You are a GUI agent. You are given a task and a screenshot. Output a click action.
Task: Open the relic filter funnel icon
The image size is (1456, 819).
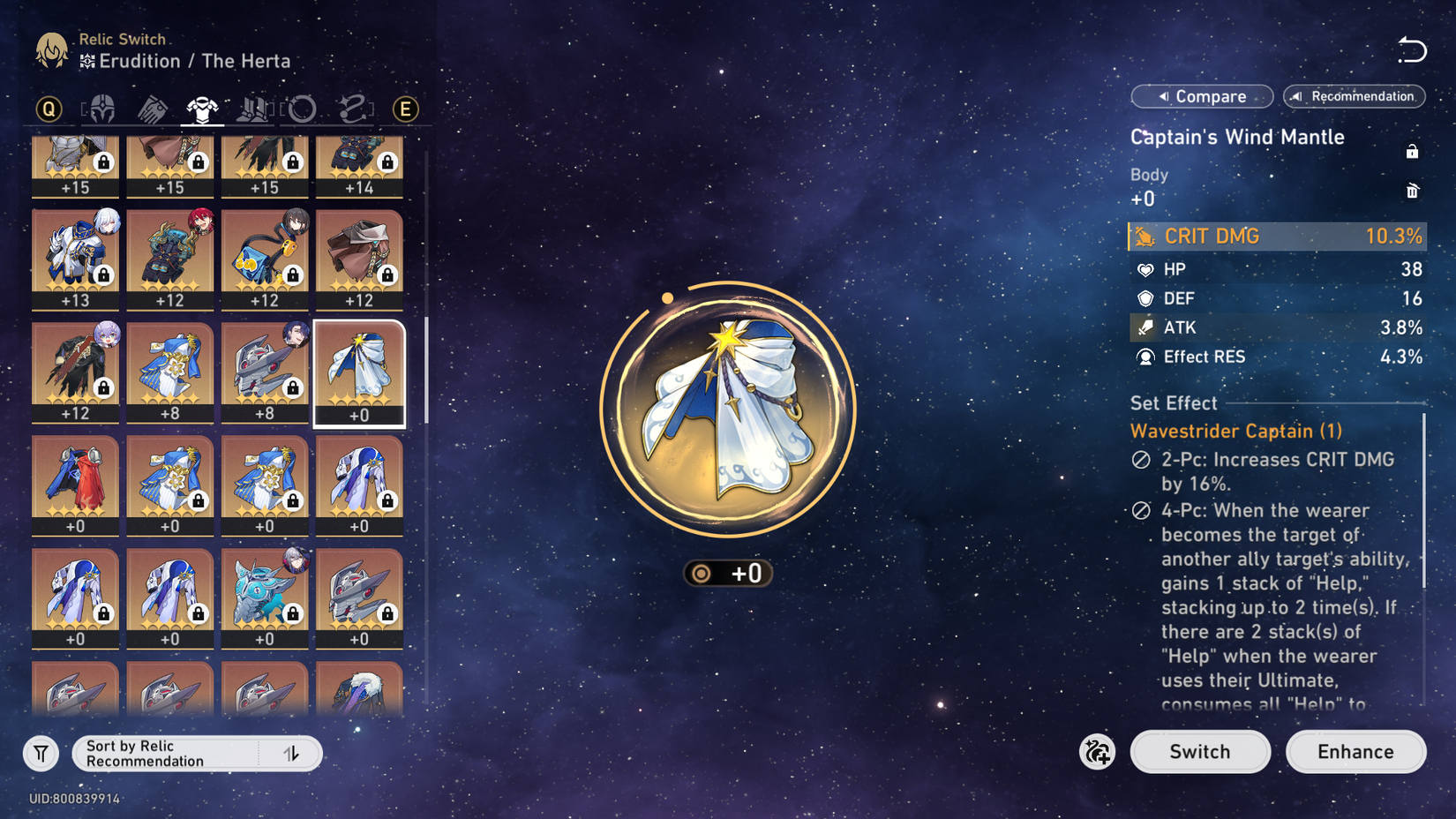(x=41, y=753)
